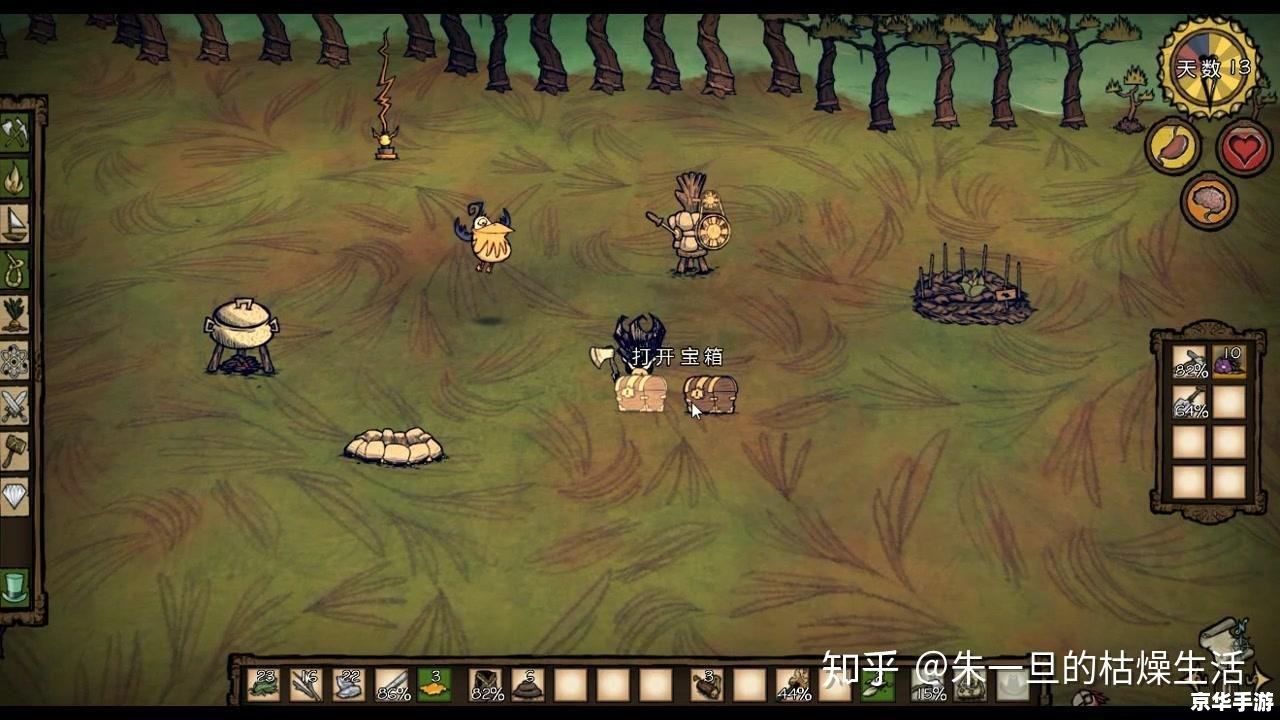Choose the 86% durability item slot
This screenshot has height=720, width=1280.
[x=391, y=685]
